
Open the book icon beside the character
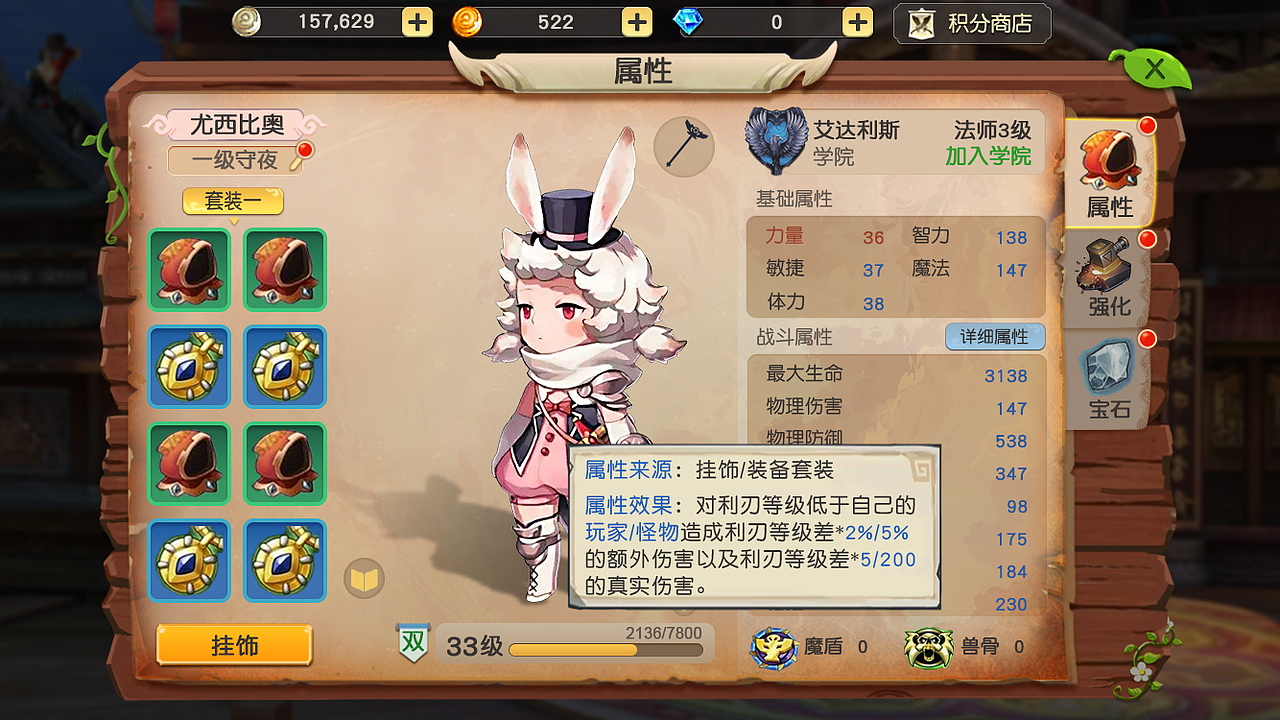363,578
